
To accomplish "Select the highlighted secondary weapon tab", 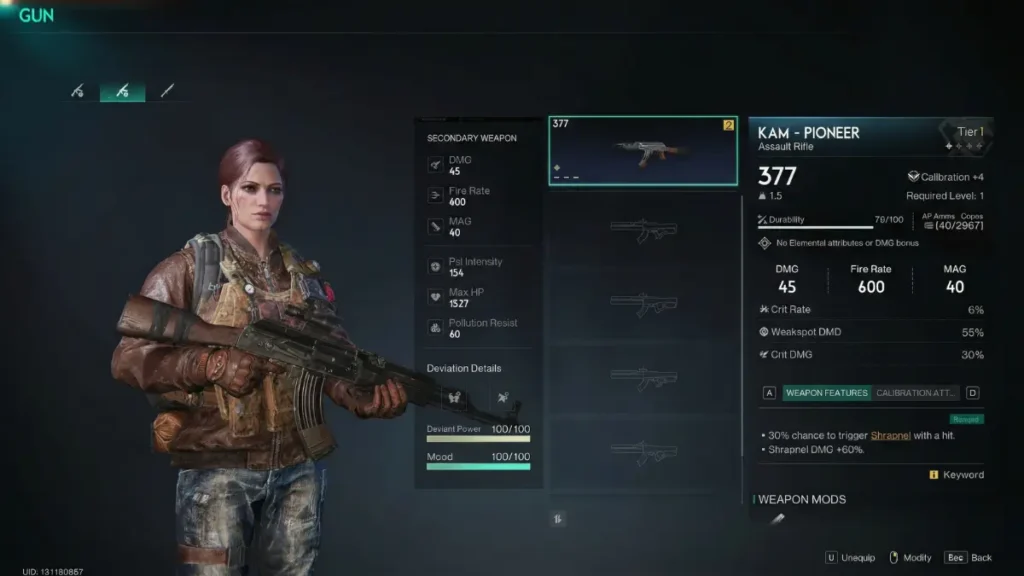I will 122,91.
